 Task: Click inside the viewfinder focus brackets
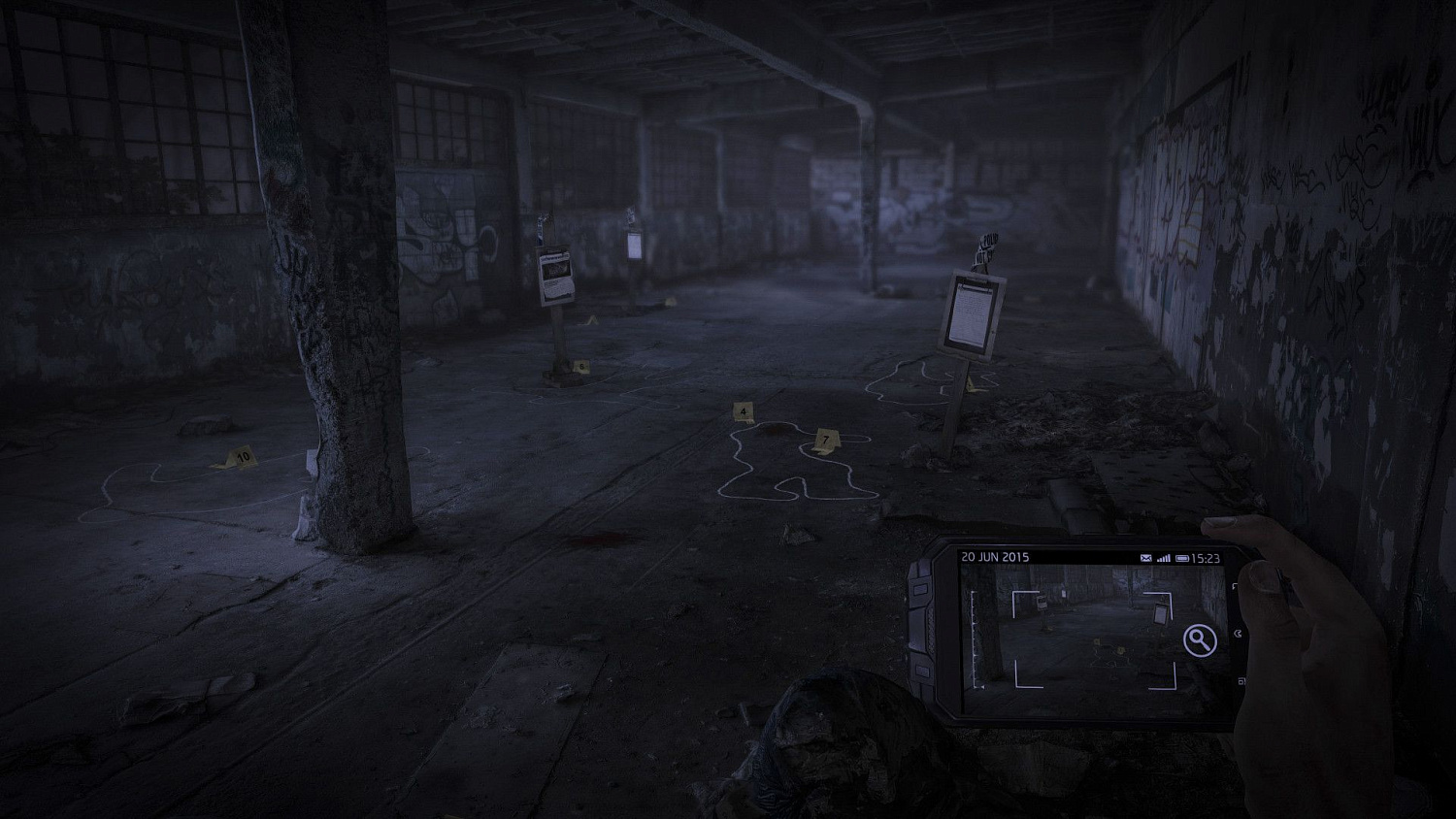(x=1094, y=639)
